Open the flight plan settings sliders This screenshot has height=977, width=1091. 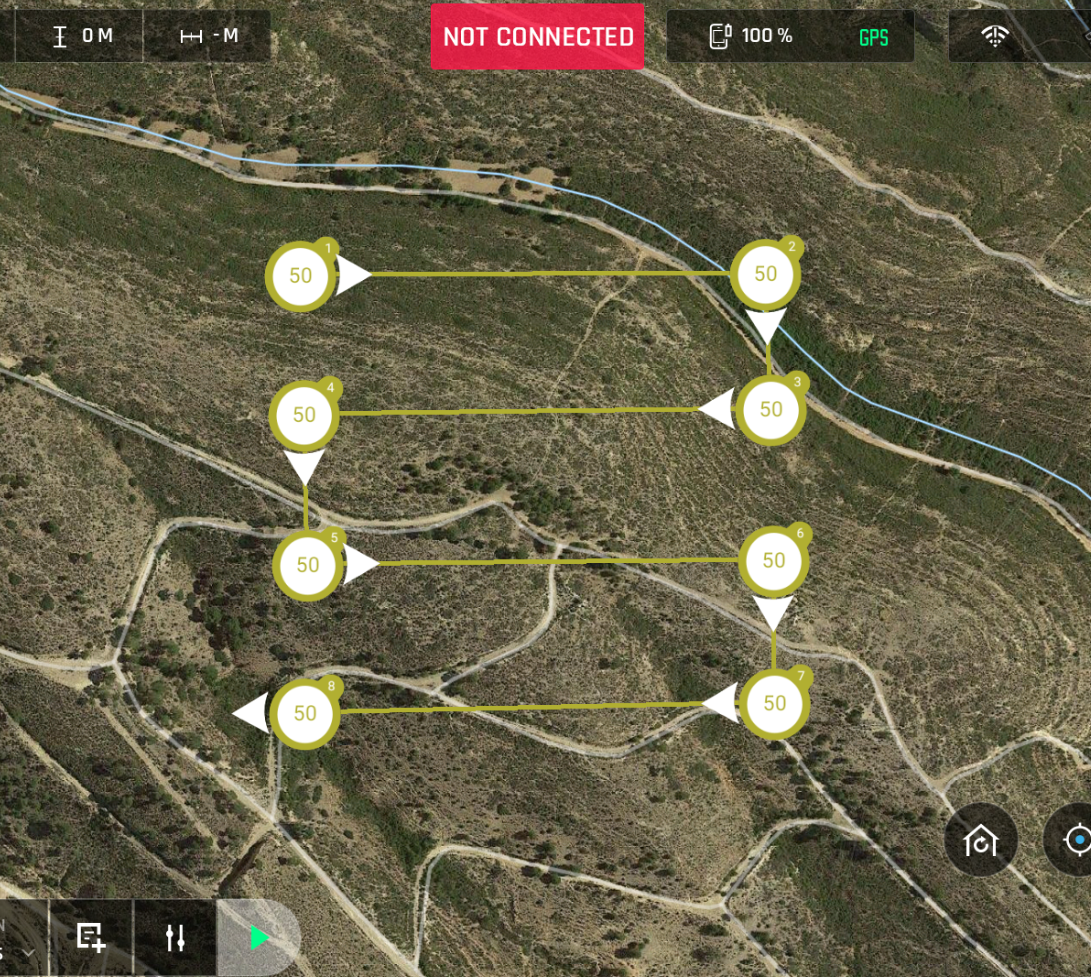(x=175, y=937)
